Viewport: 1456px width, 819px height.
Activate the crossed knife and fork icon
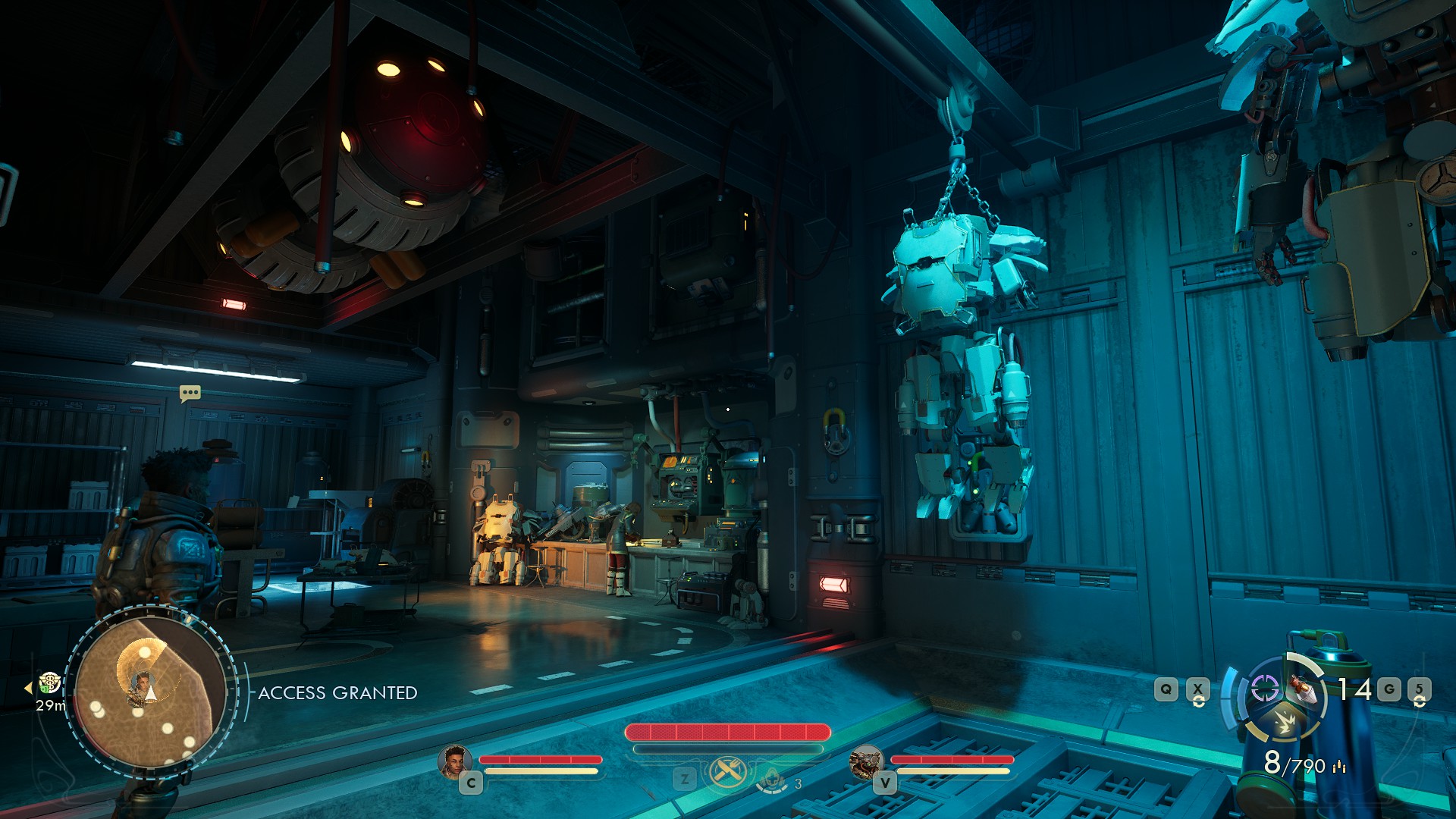(x=728, y=773)
